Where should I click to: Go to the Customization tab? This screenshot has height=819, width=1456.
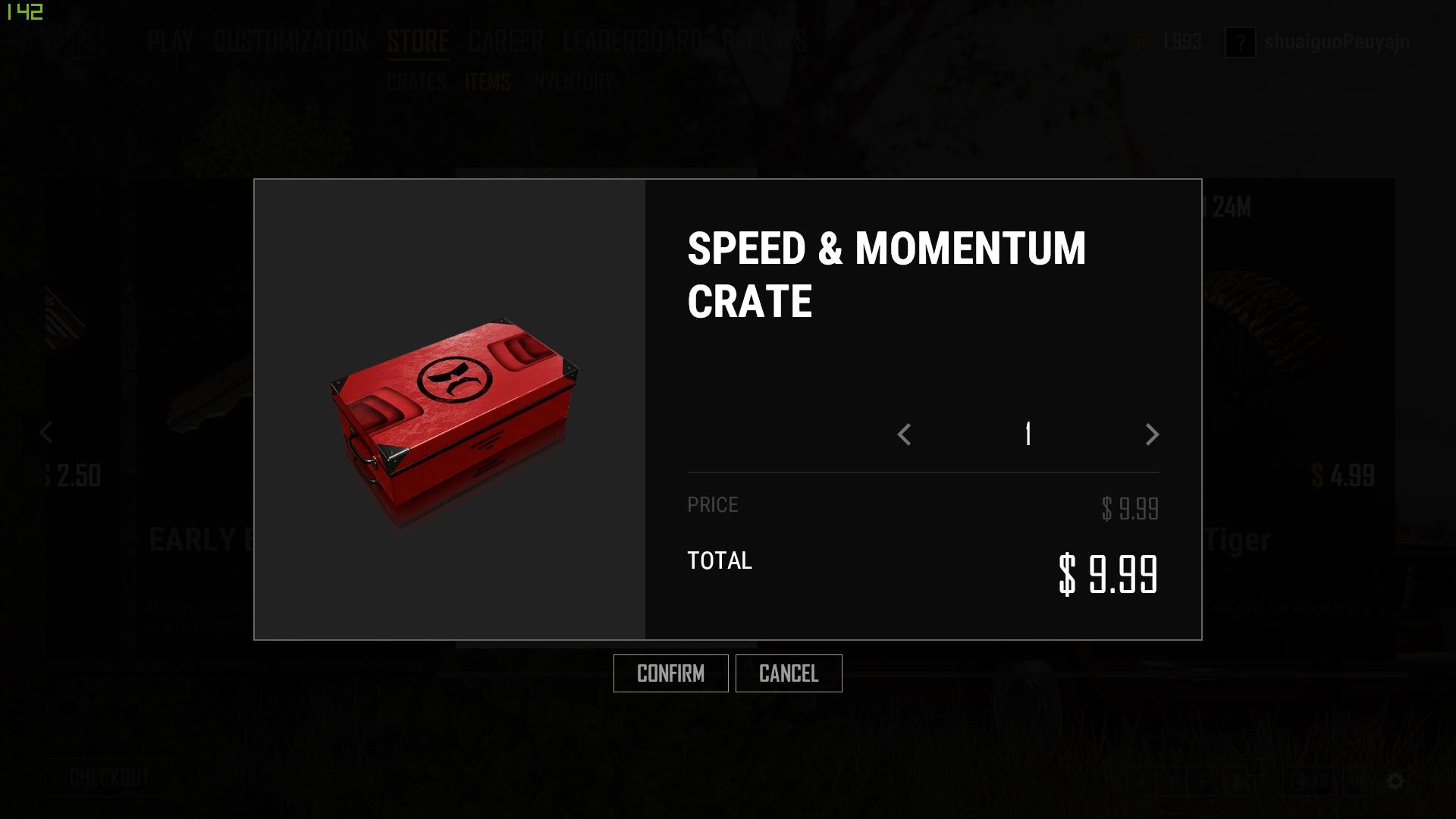[290, 41]
